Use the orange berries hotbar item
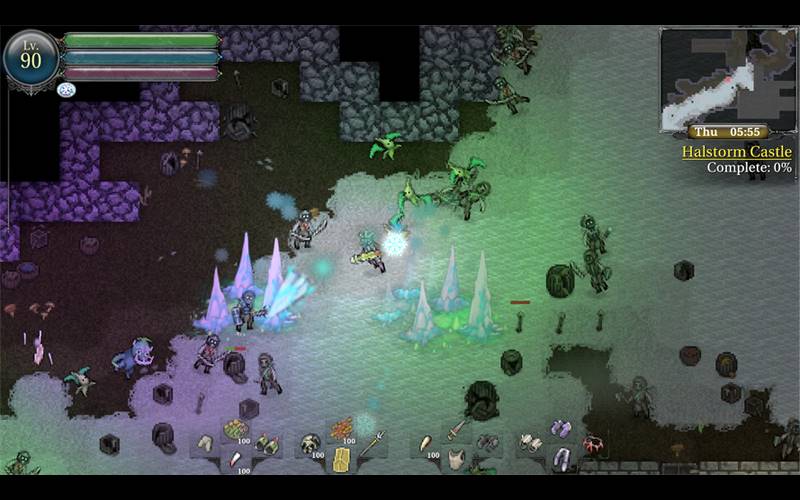 [341, 429]
